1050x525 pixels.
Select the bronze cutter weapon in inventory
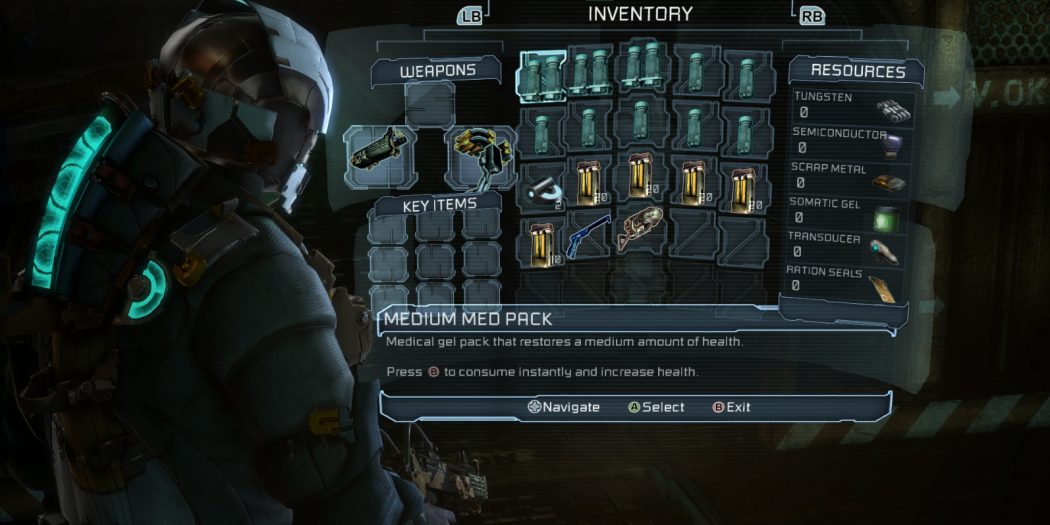pyautogui.click(x=641, y=229)
